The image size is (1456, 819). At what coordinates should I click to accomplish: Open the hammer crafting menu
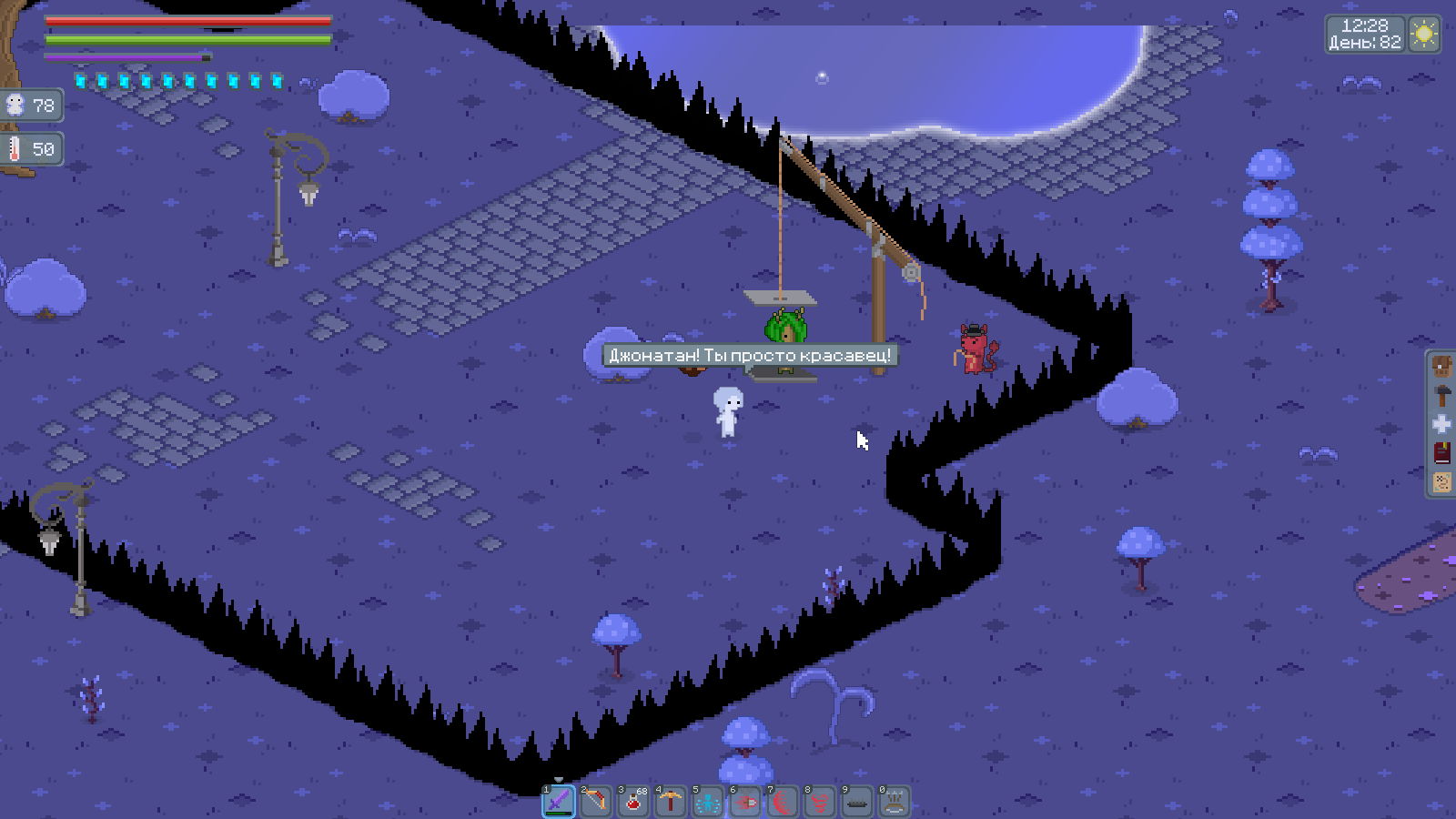click(x=1442, y=396)
